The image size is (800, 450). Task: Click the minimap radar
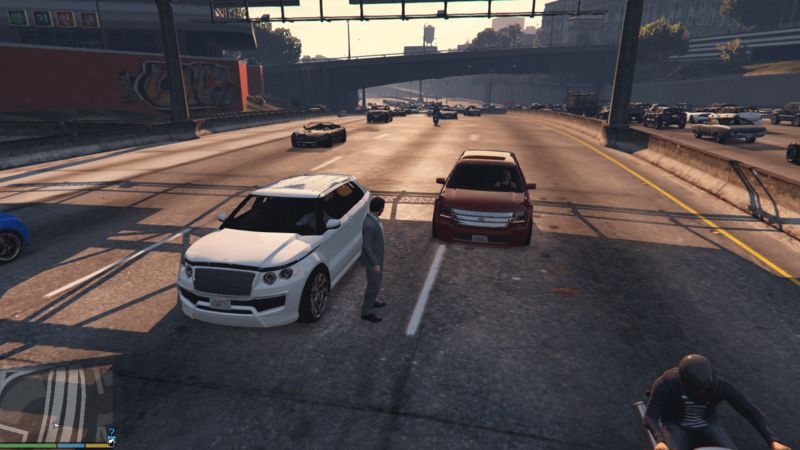click(56, 402)
